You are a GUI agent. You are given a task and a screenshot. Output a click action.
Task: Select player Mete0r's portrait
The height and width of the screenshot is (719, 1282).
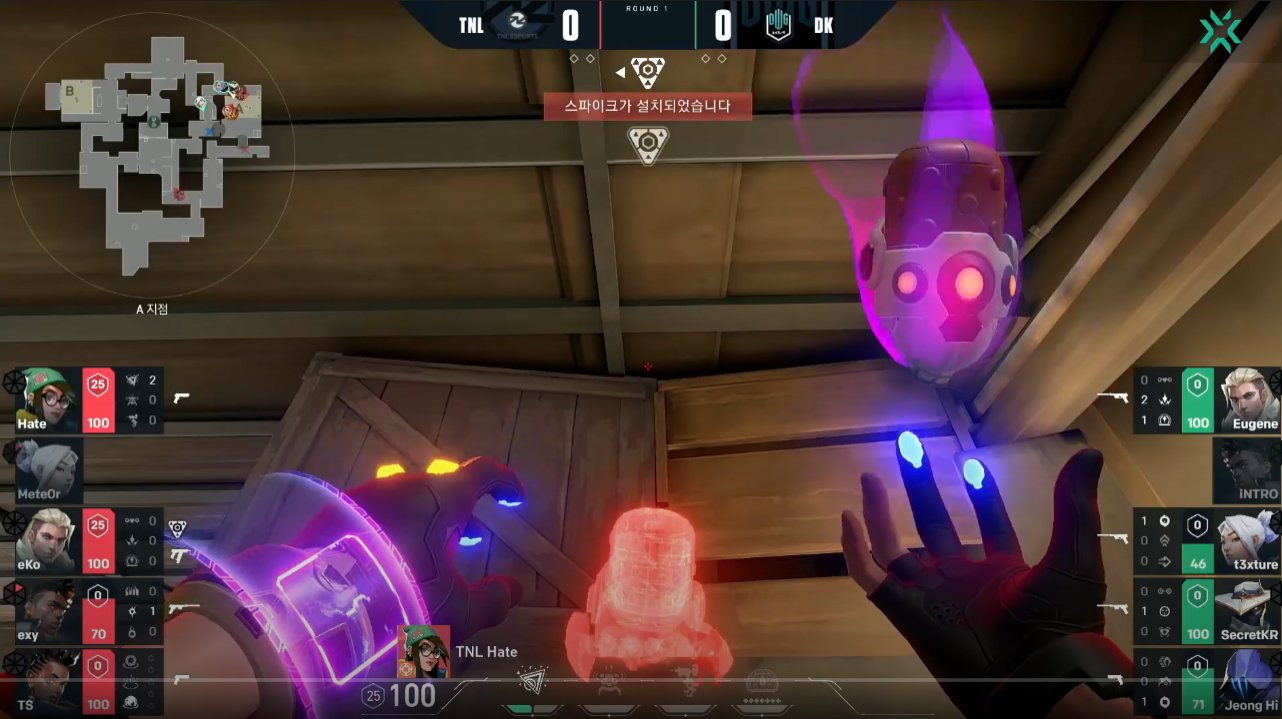point(45,469)
